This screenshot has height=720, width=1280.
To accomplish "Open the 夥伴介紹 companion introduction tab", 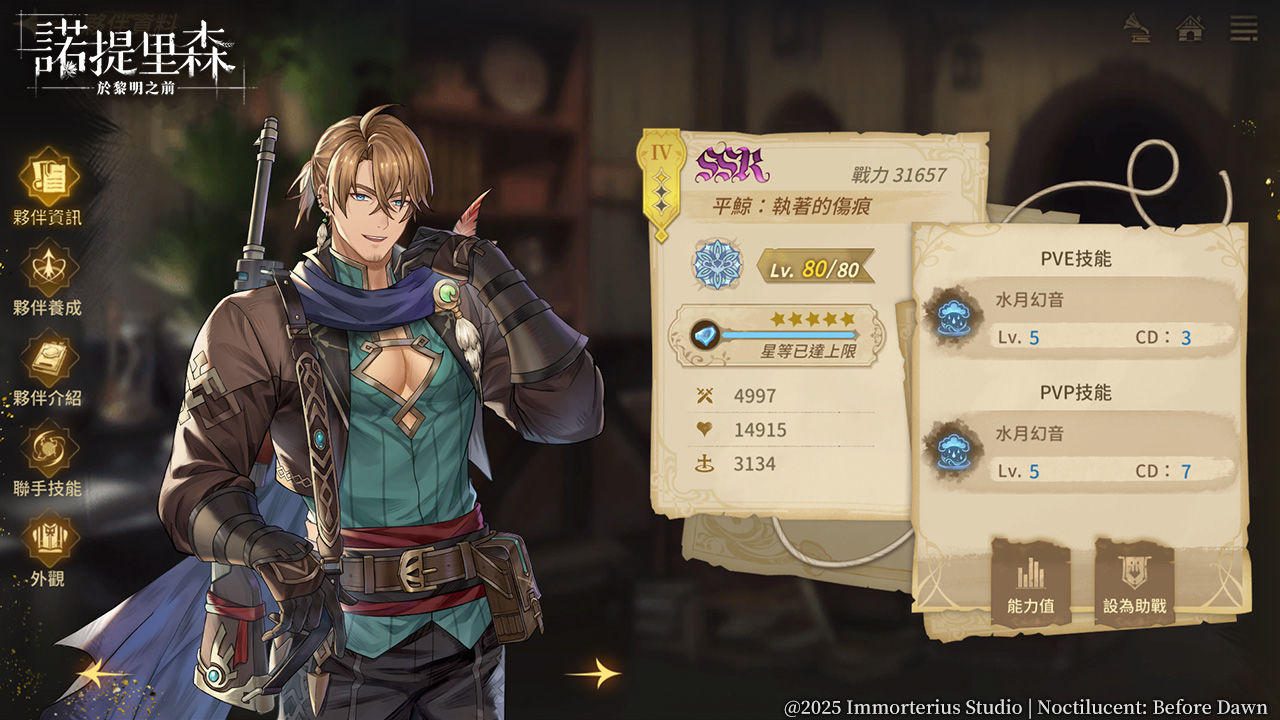I will pyautogui.click(x=48, y=362).
